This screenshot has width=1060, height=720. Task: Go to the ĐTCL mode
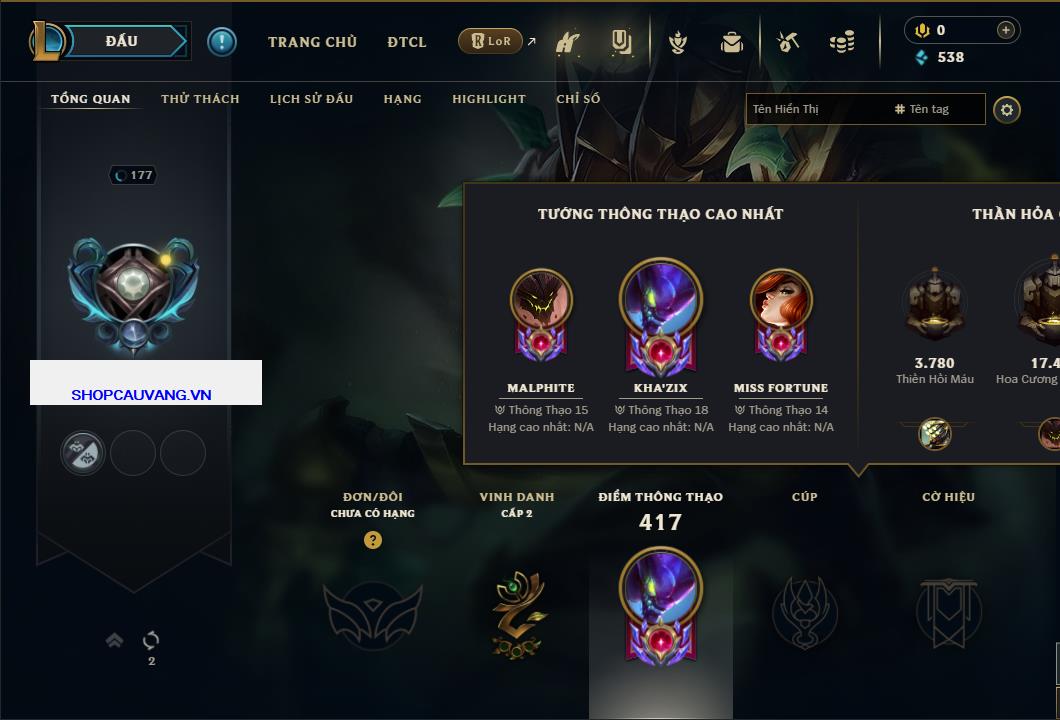click(x=407, y=42)
